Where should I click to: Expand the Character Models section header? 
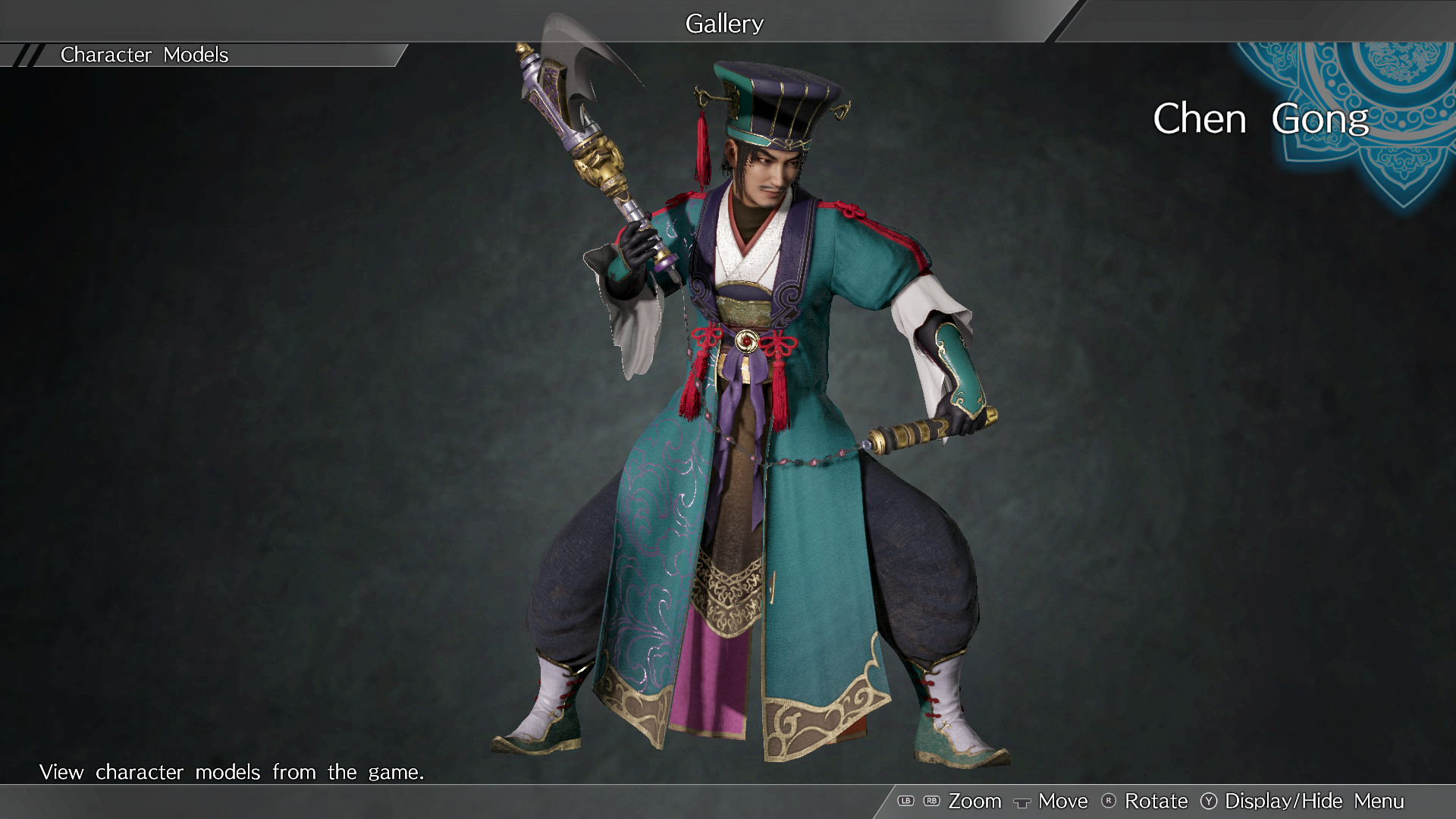pos(144,55)
